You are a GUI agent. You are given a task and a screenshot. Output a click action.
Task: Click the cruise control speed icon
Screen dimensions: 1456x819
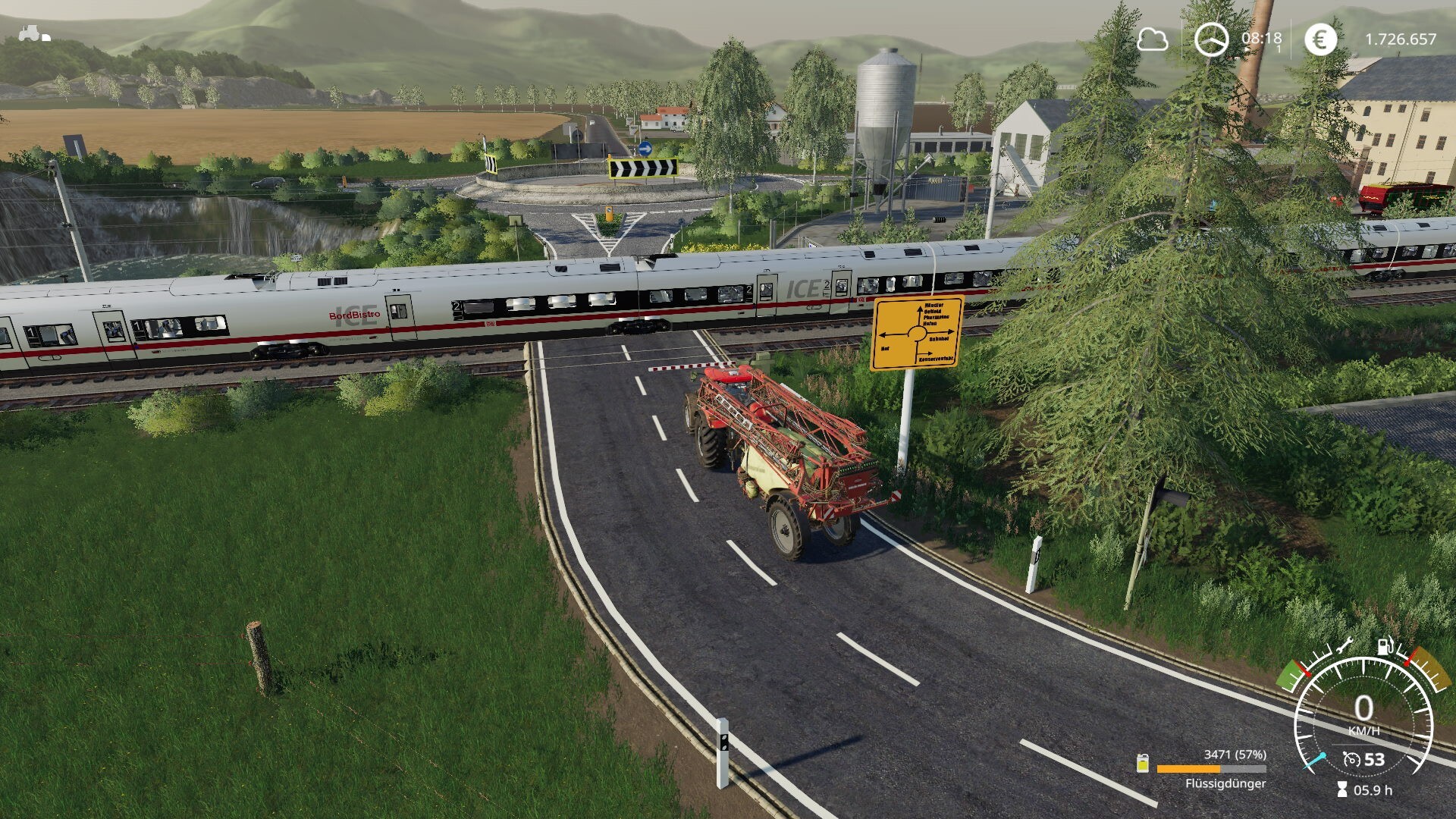click(1351, 759)
